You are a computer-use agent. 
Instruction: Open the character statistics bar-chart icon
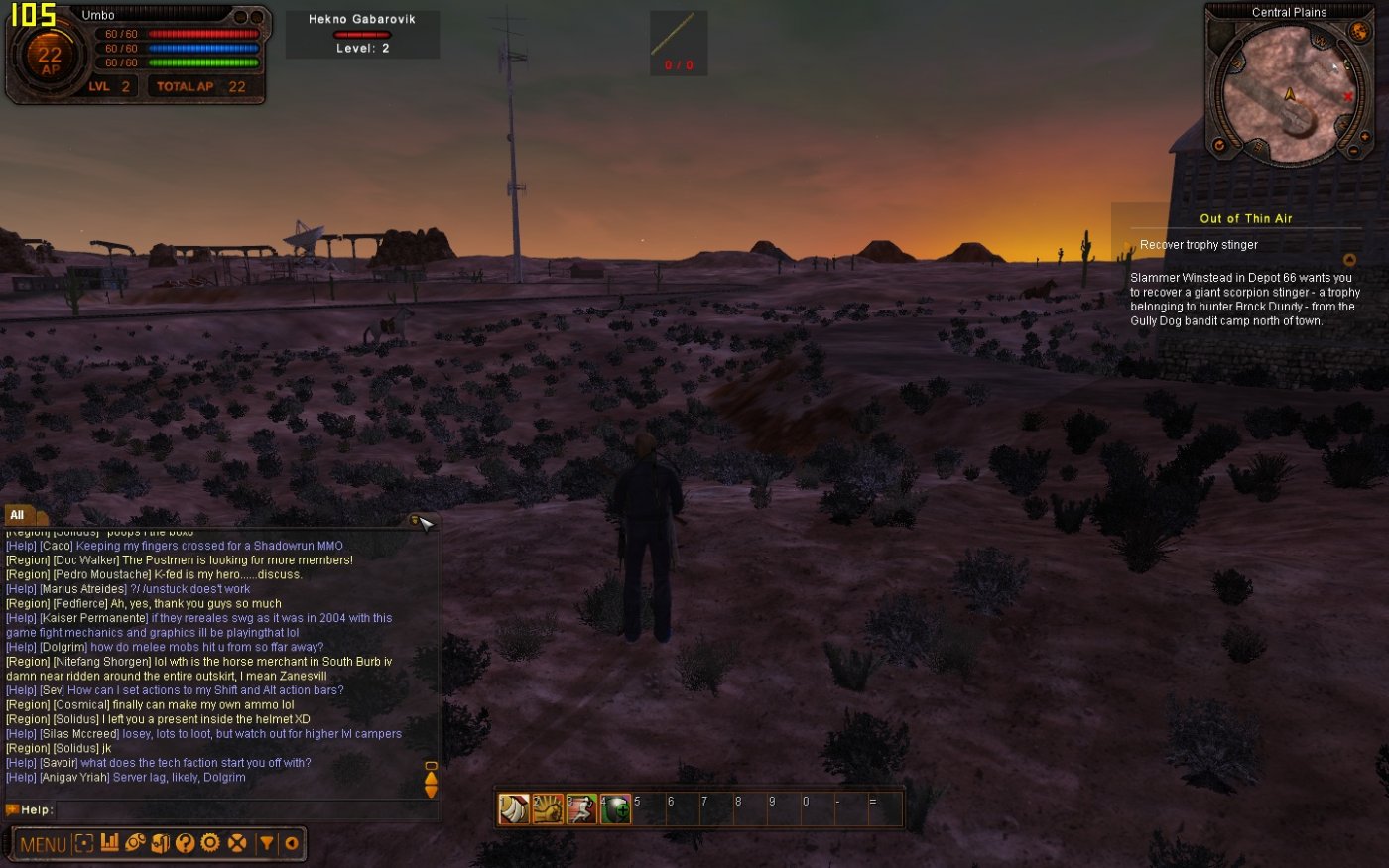pos(110,844)
